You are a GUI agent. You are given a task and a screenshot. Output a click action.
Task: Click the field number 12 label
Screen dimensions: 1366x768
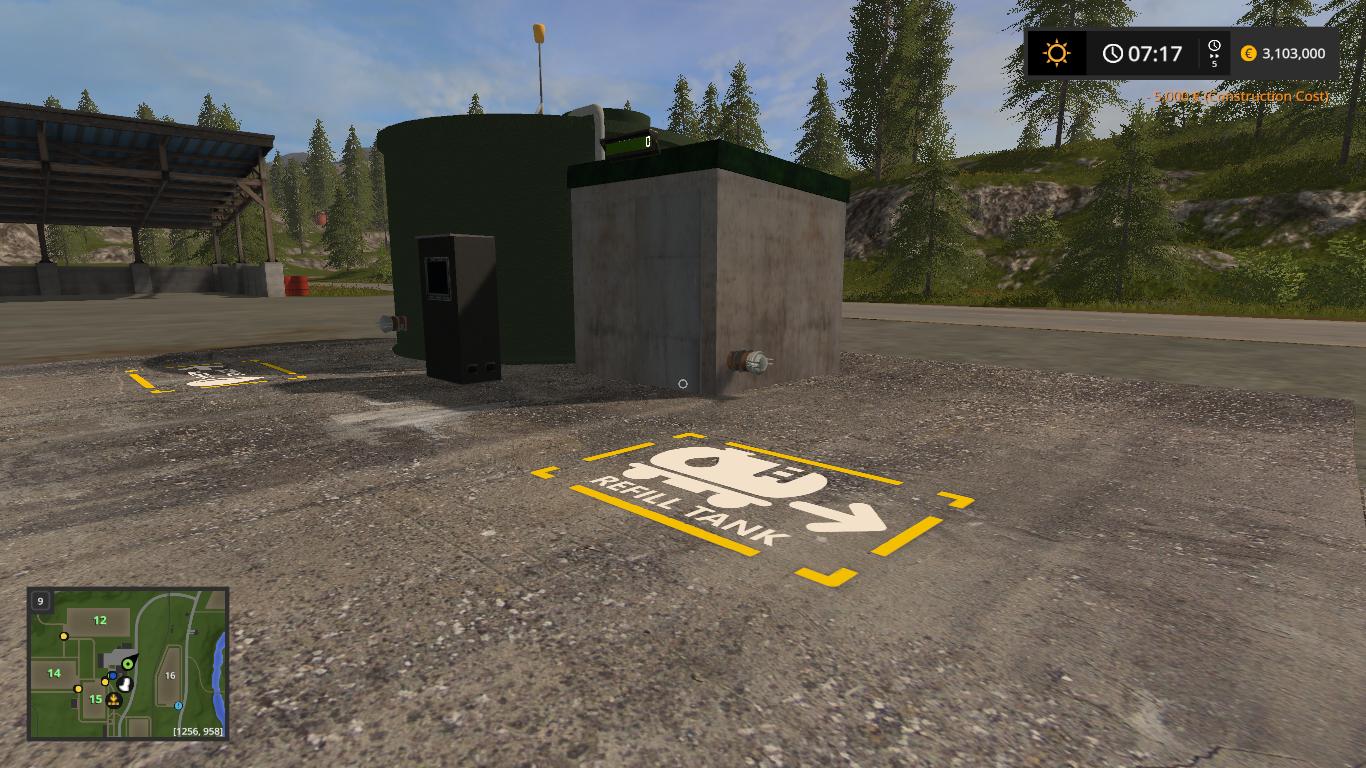coord(100,620)
